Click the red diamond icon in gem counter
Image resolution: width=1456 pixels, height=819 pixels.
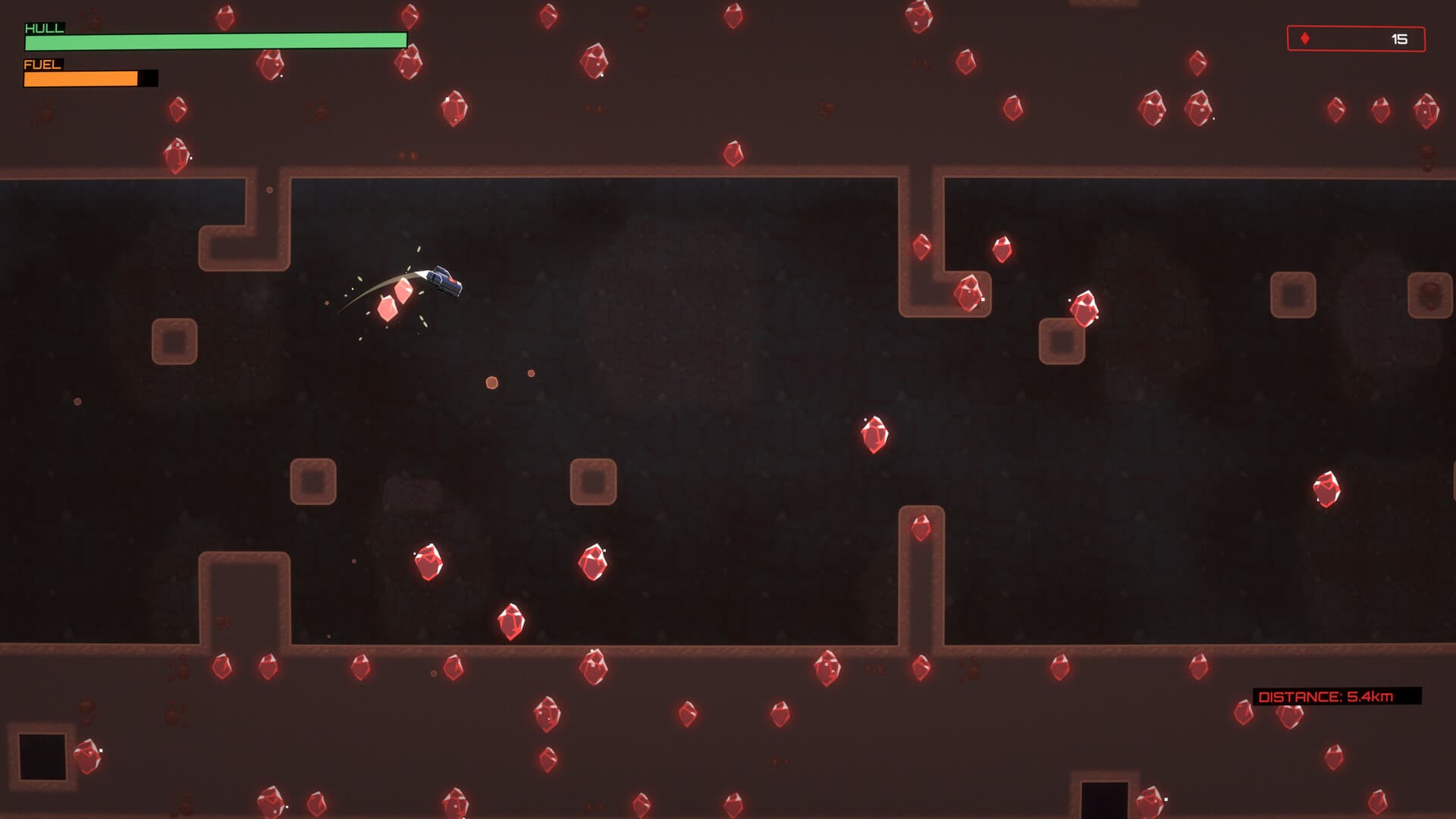pos(1304,37)
